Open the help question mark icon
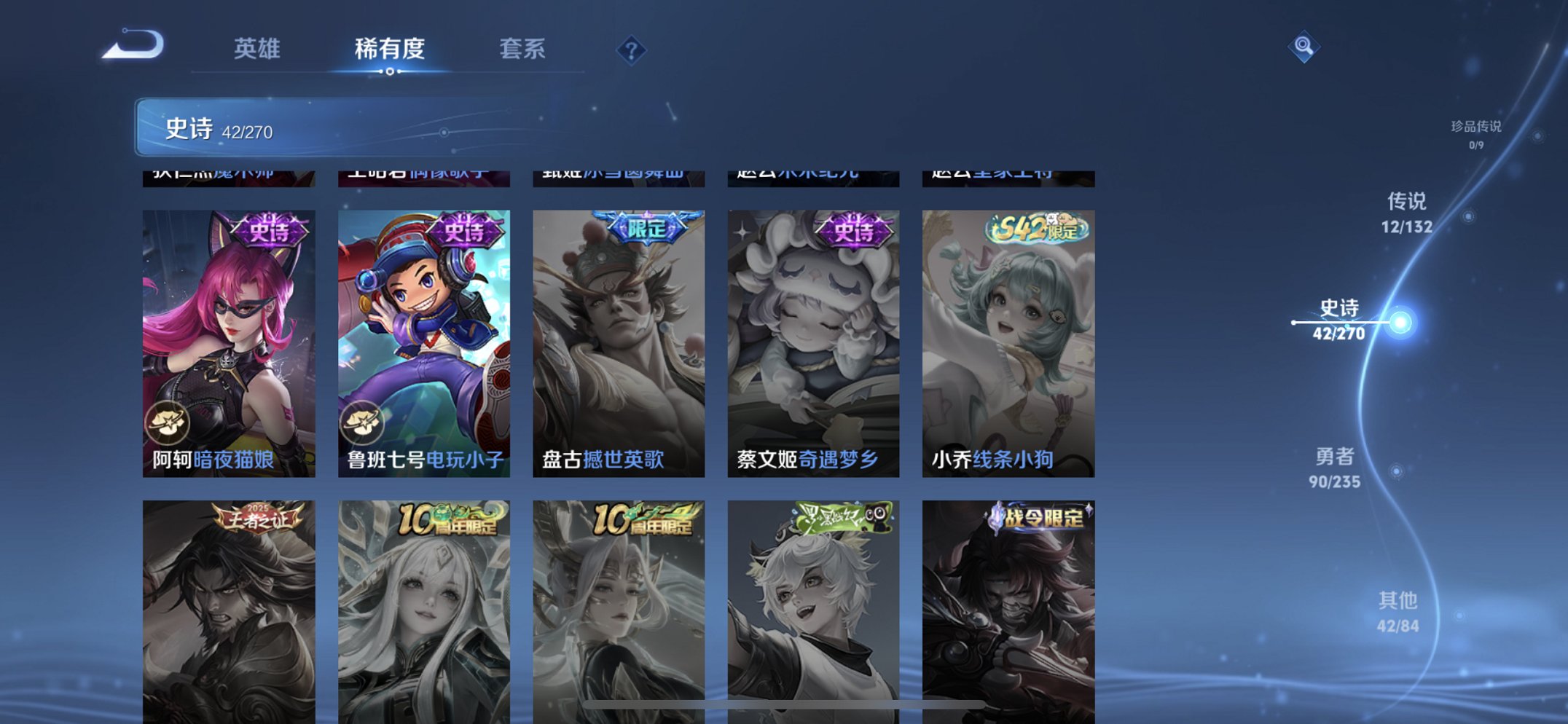Viewport: 1568px width, 724px height. tap(631, 50)
